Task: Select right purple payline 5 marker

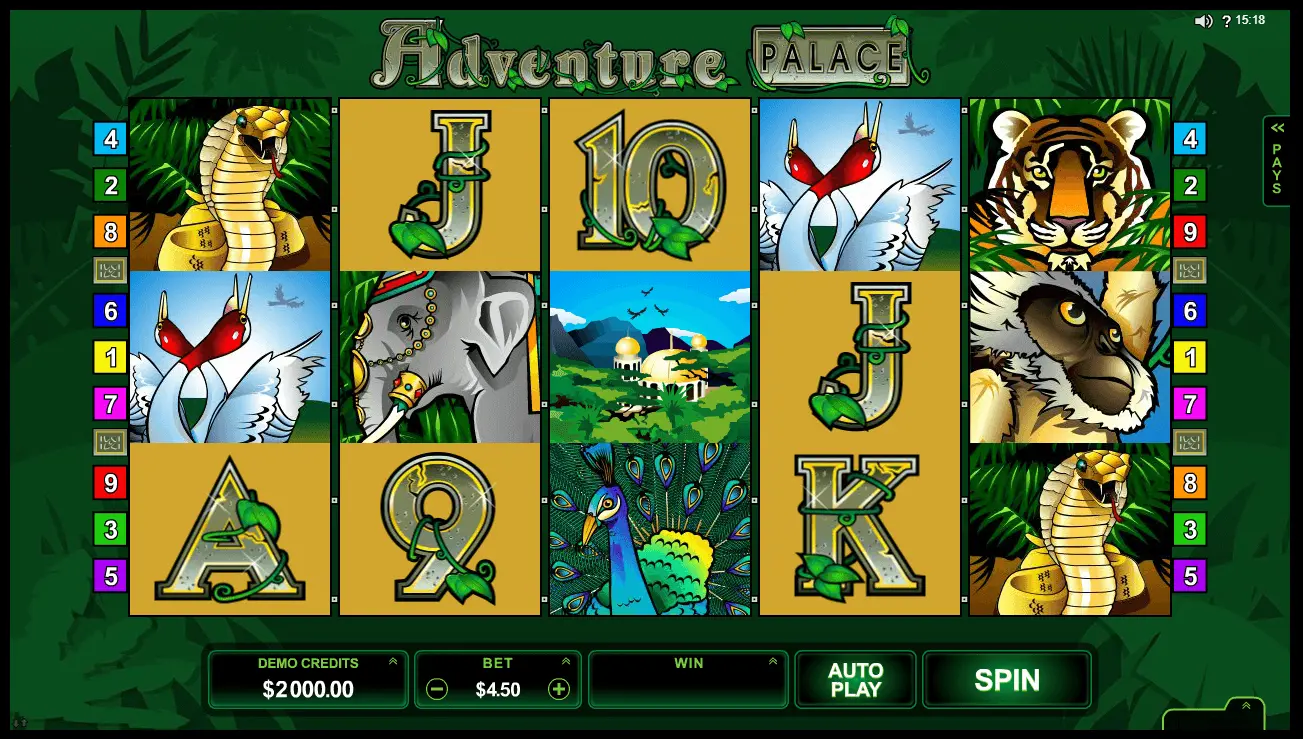Action: 1190,576
